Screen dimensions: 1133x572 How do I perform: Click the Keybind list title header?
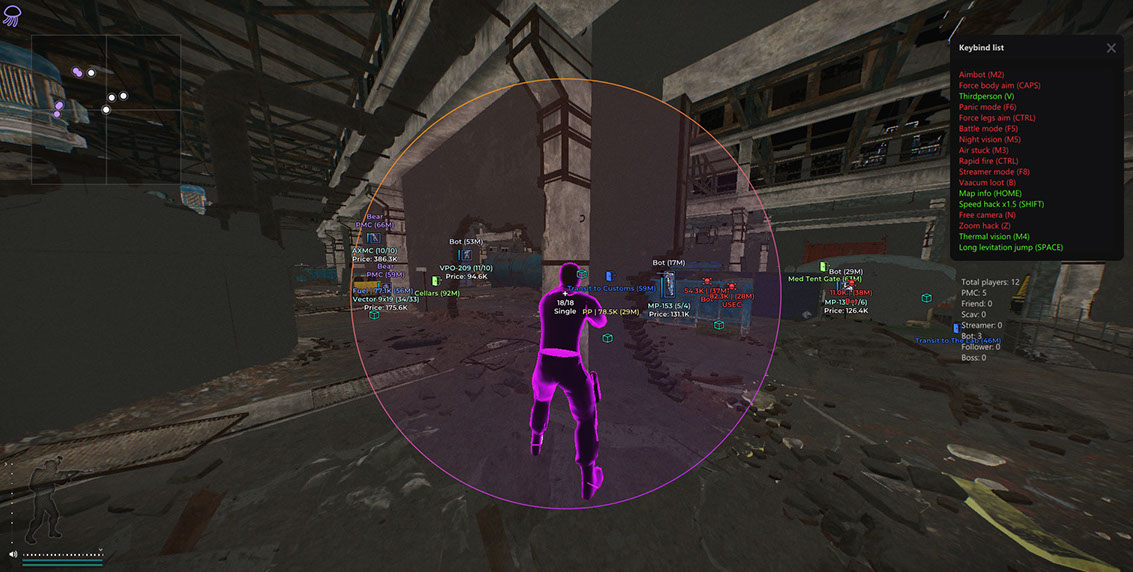click(981, 48)
